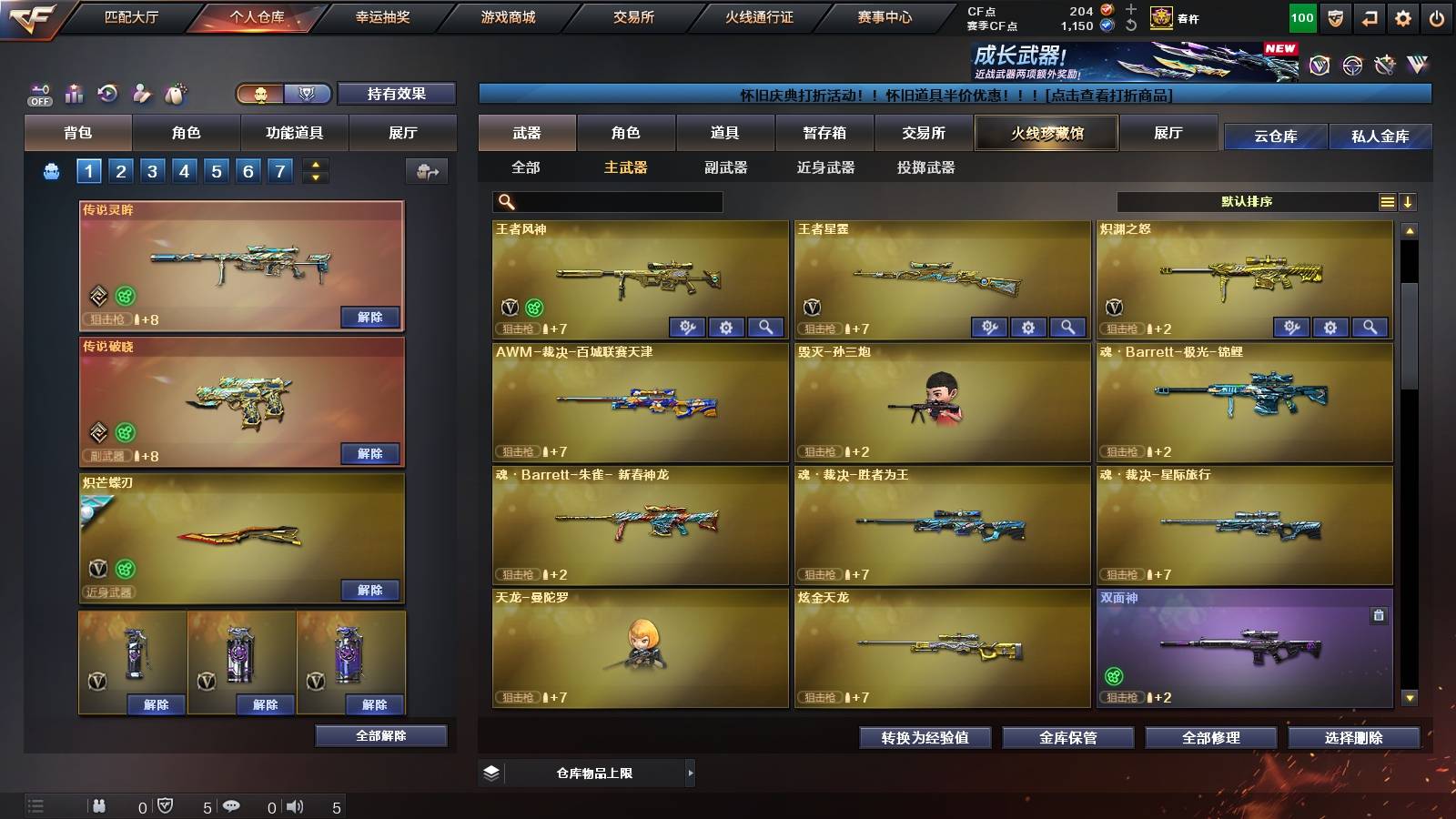This screenshot has height=819, width=1456.
Task: Open the friends icon in the bottom status bar
Action: click(x=100, y=806)
